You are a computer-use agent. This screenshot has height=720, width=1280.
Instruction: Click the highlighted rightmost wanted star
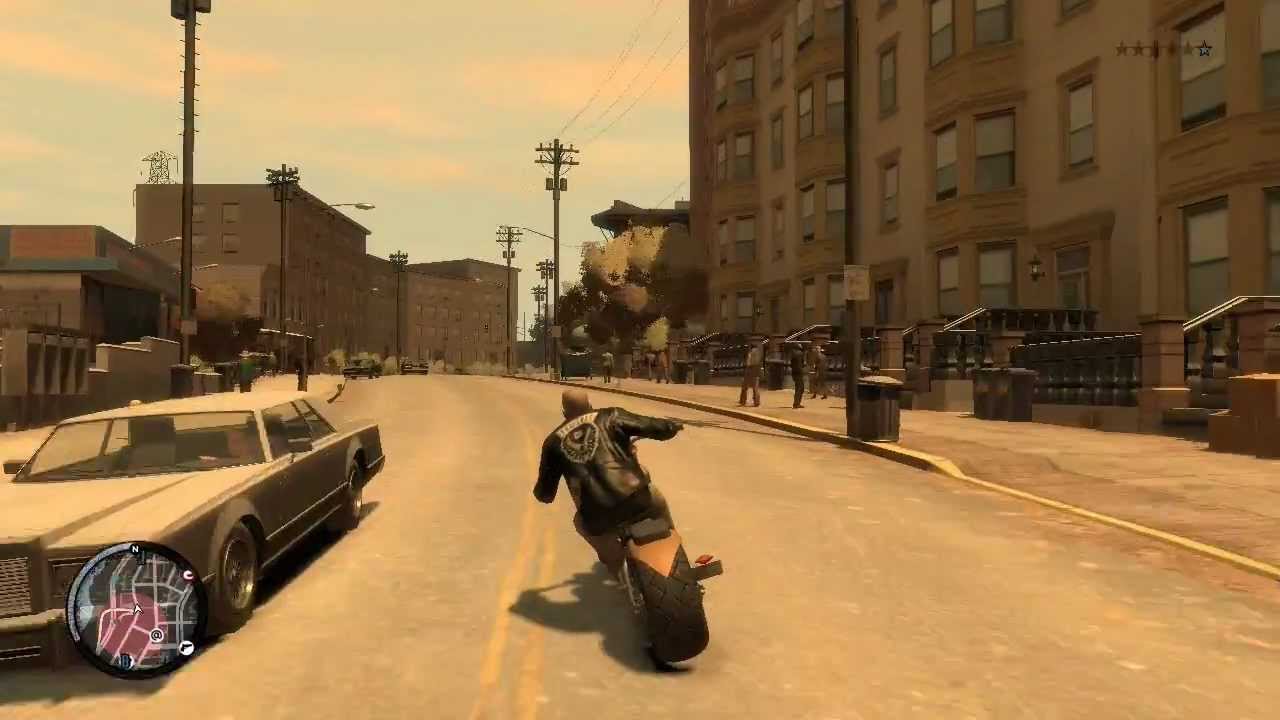point(1204,49)
